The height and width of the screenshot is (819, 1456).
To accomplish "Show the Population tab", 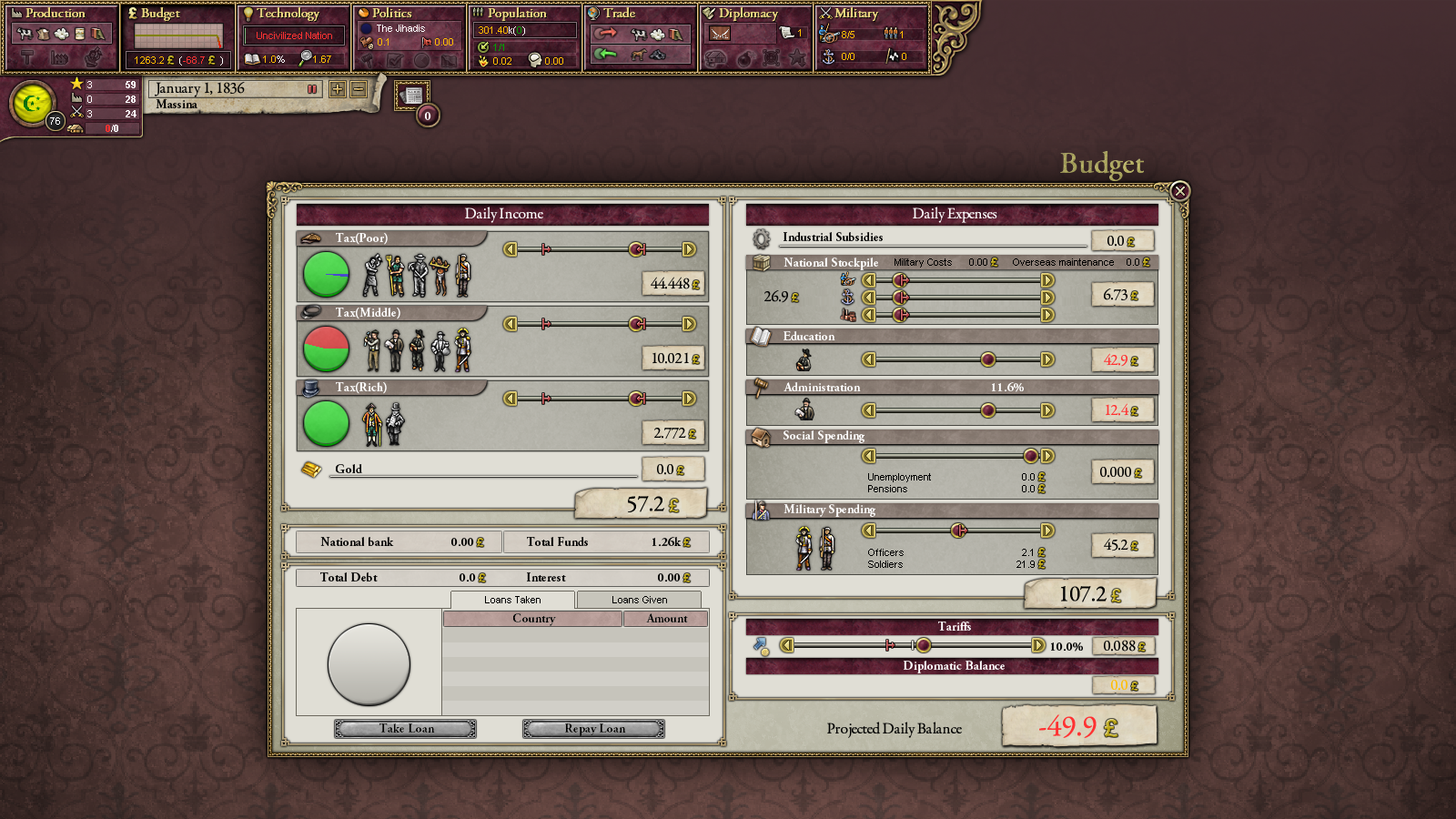I will tap(516, 14).
